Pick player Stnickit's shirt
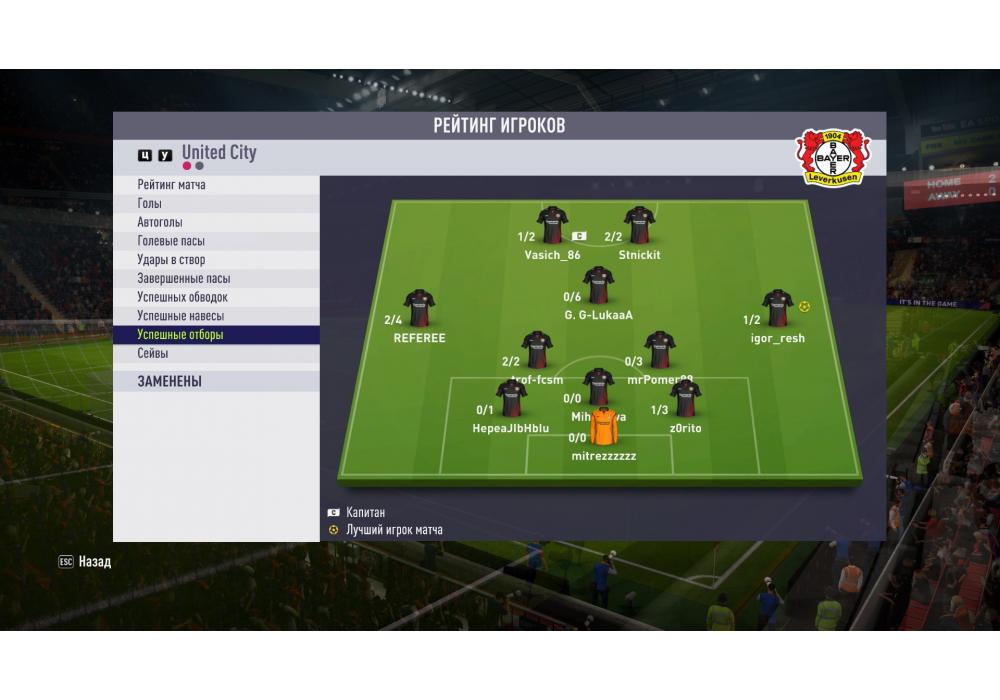 639,225
